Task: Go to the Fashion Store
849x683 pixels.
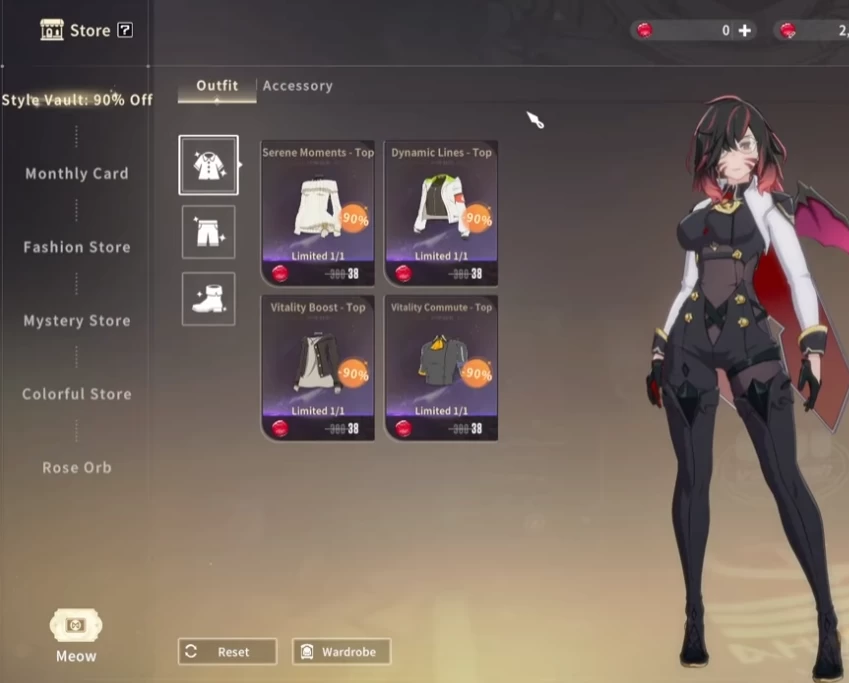Action: pos(77,247)
